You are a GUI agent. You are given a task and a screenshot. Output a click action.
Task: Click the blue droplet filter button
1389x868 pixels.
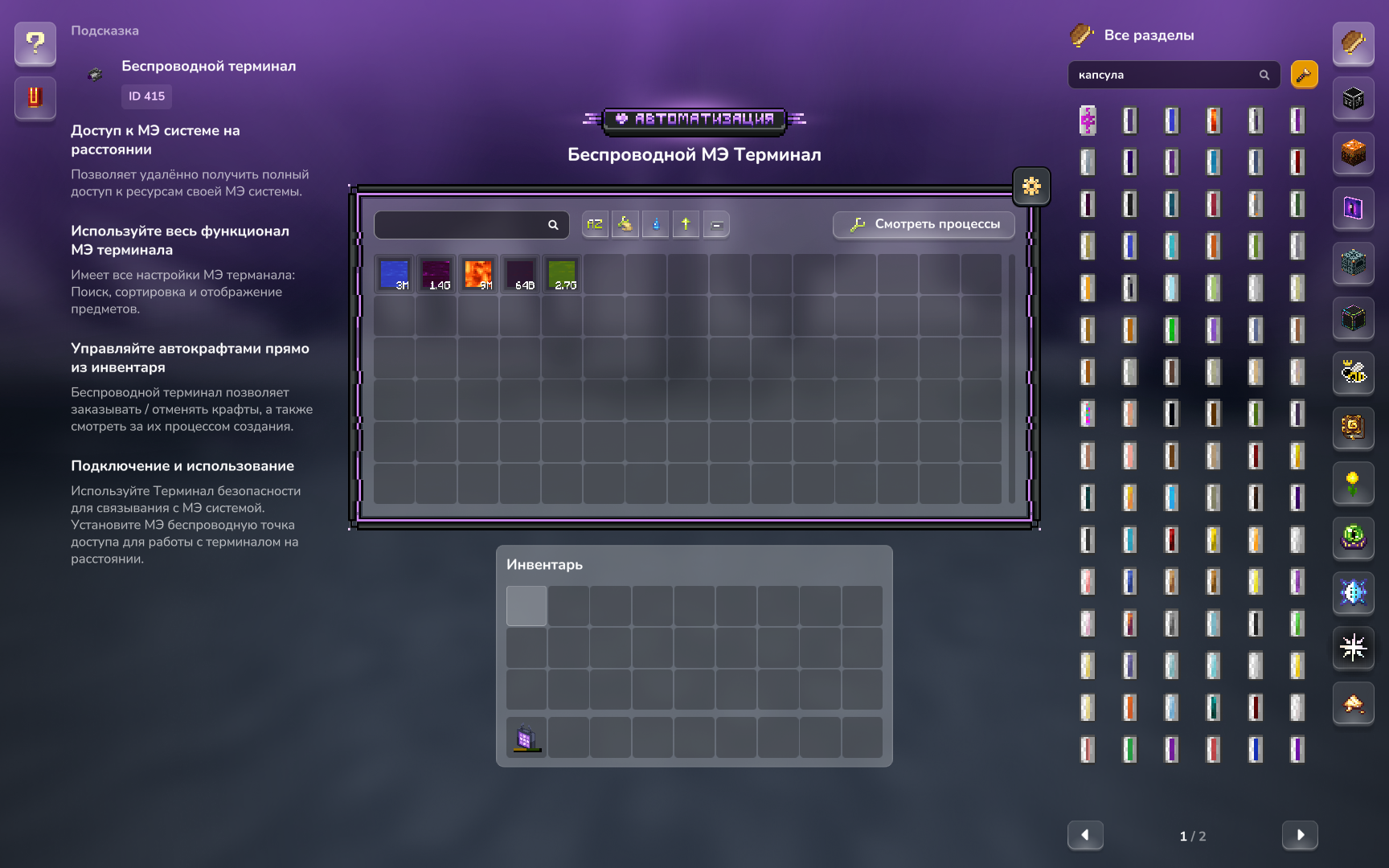point(655,224)
